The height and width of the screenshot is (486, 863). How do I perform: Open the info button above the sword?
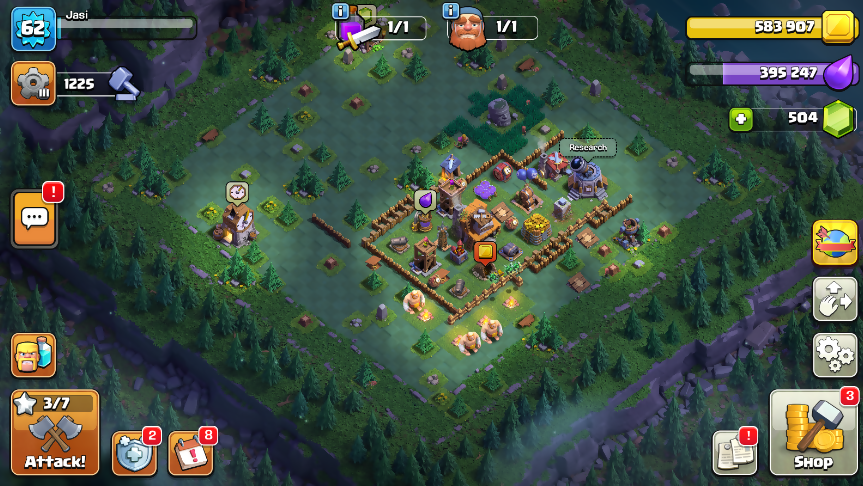pyautogui.click(x=341, y=11)
